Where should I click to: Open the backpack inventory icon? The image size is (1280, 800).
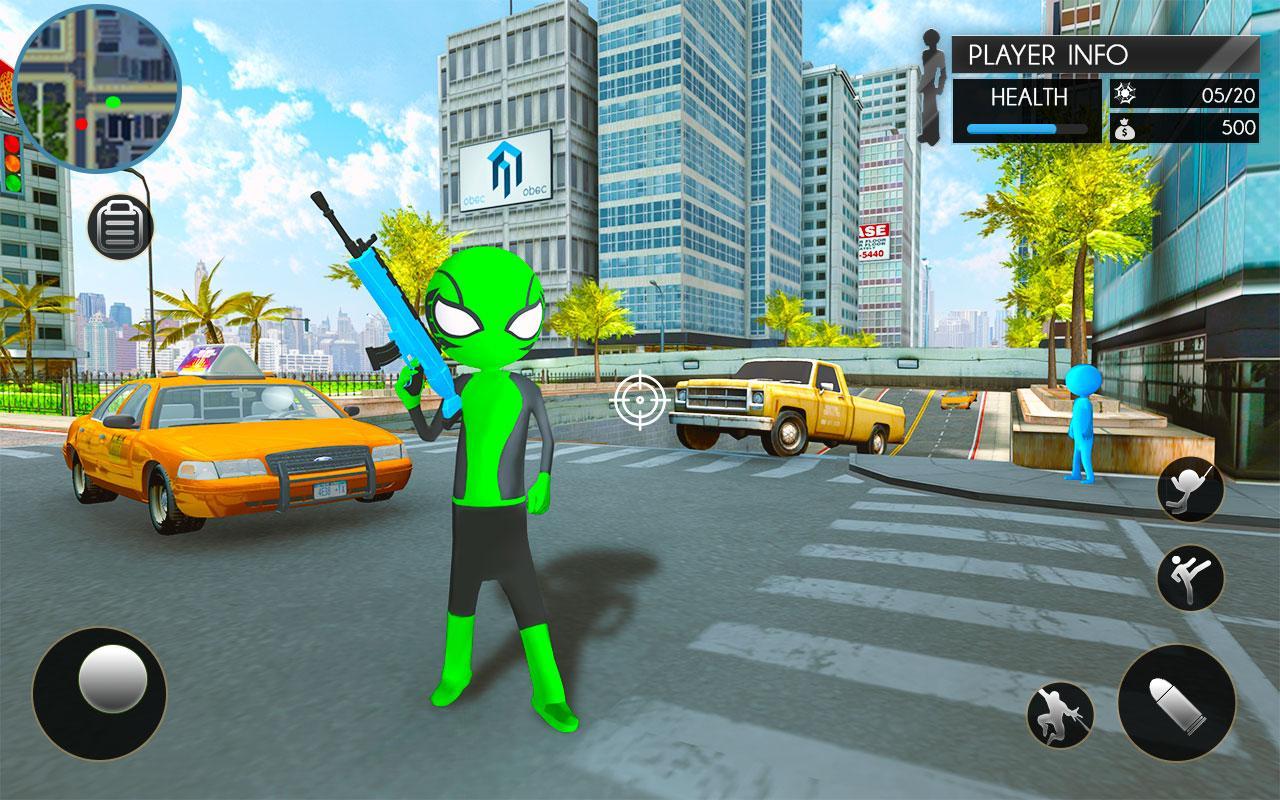[117, 228]
